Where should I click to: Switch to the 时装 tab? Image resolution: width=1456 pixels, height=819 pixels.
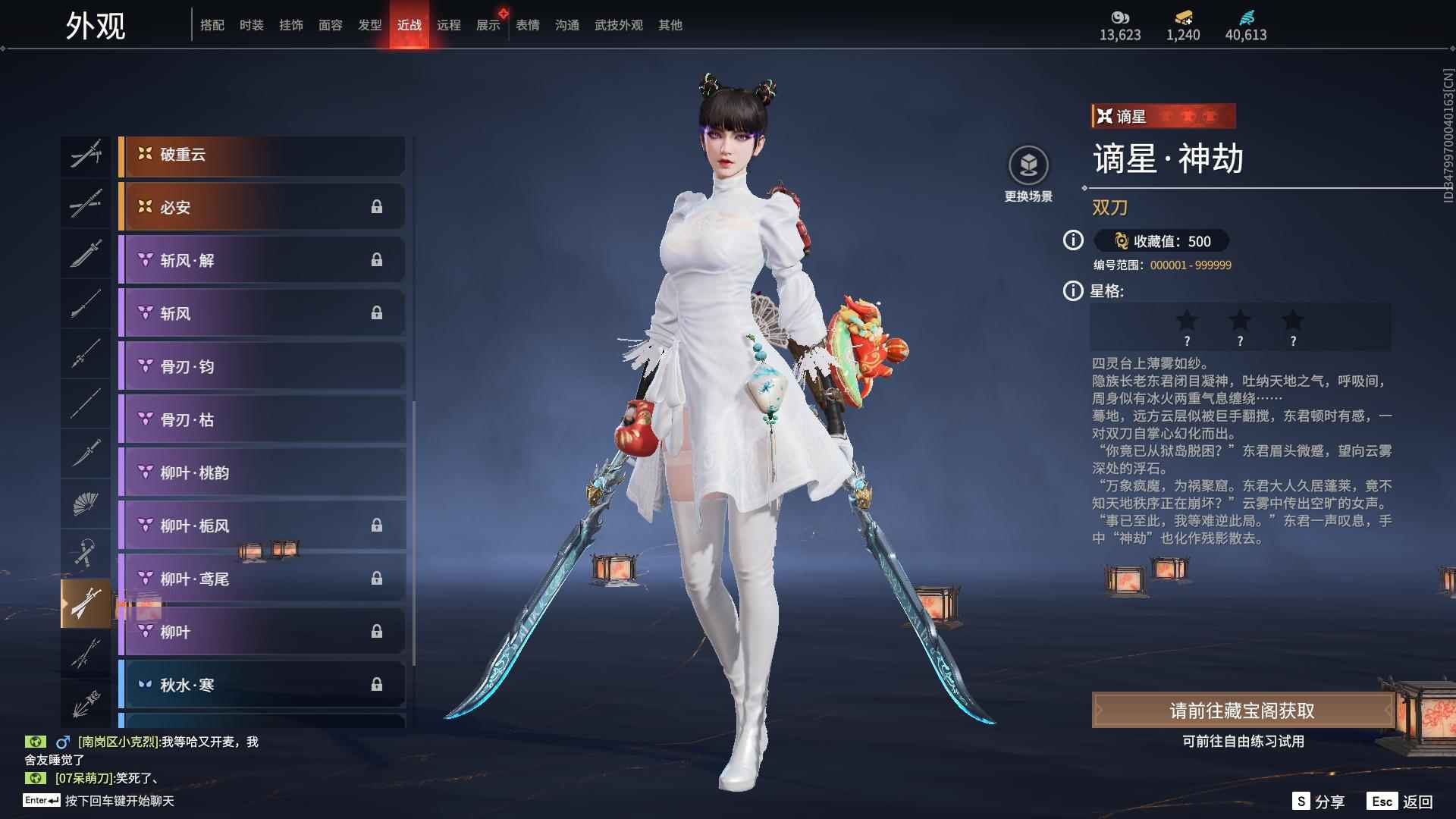tap(251, 25)
